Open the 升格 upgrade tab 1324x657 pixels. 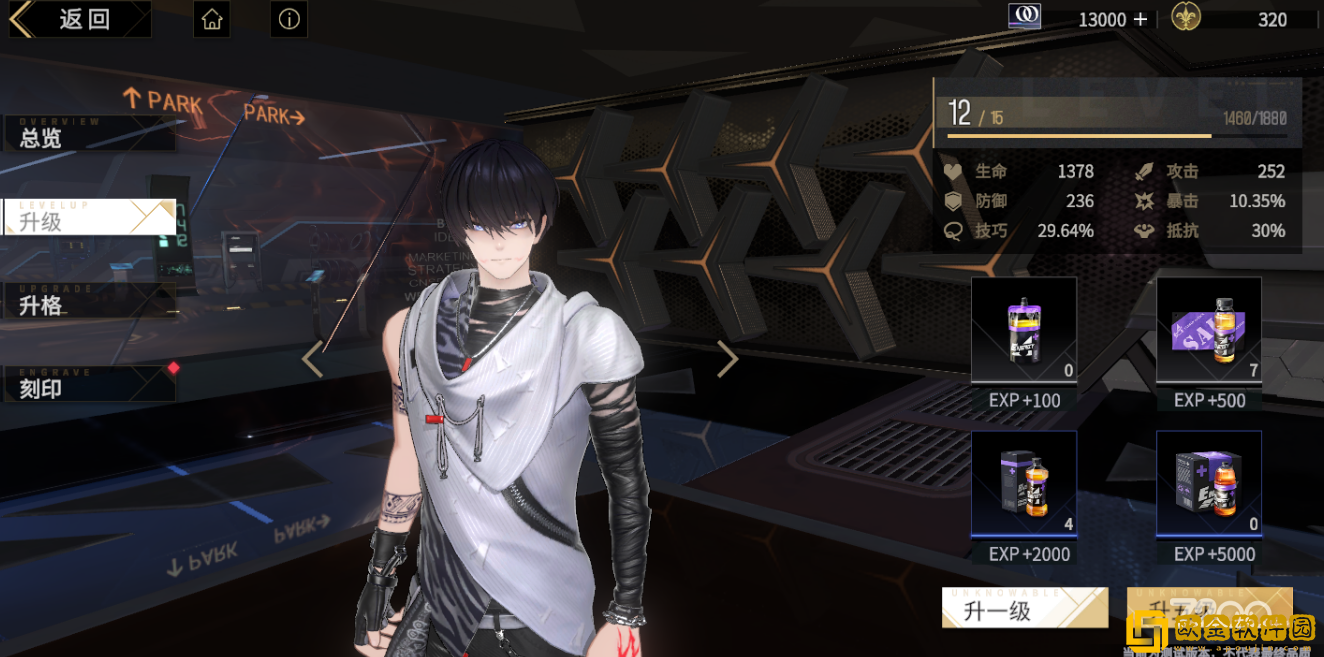[x=88, y=302]
